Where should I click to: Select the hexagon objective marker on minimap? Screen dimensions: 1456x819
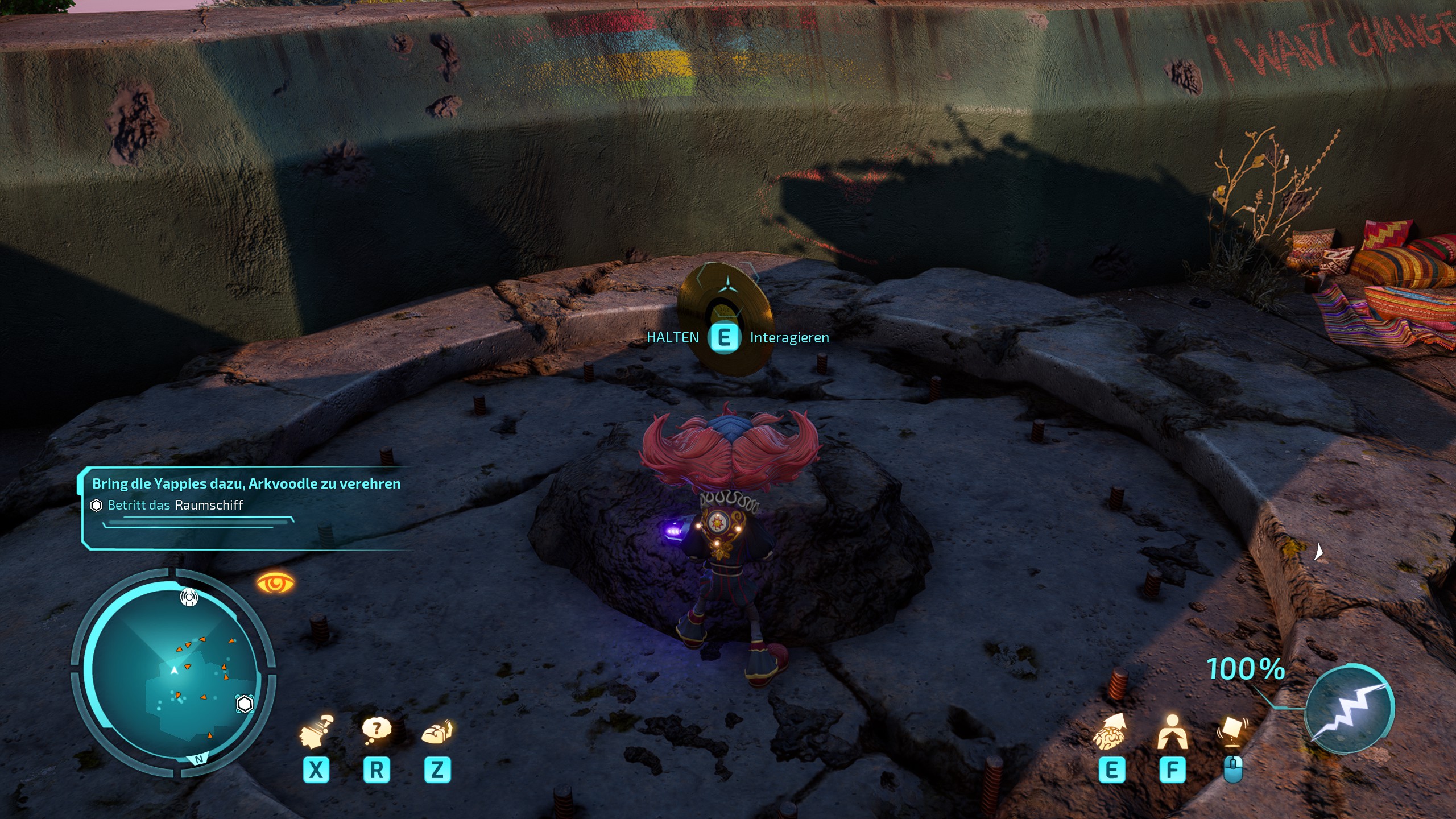(245, 704)
